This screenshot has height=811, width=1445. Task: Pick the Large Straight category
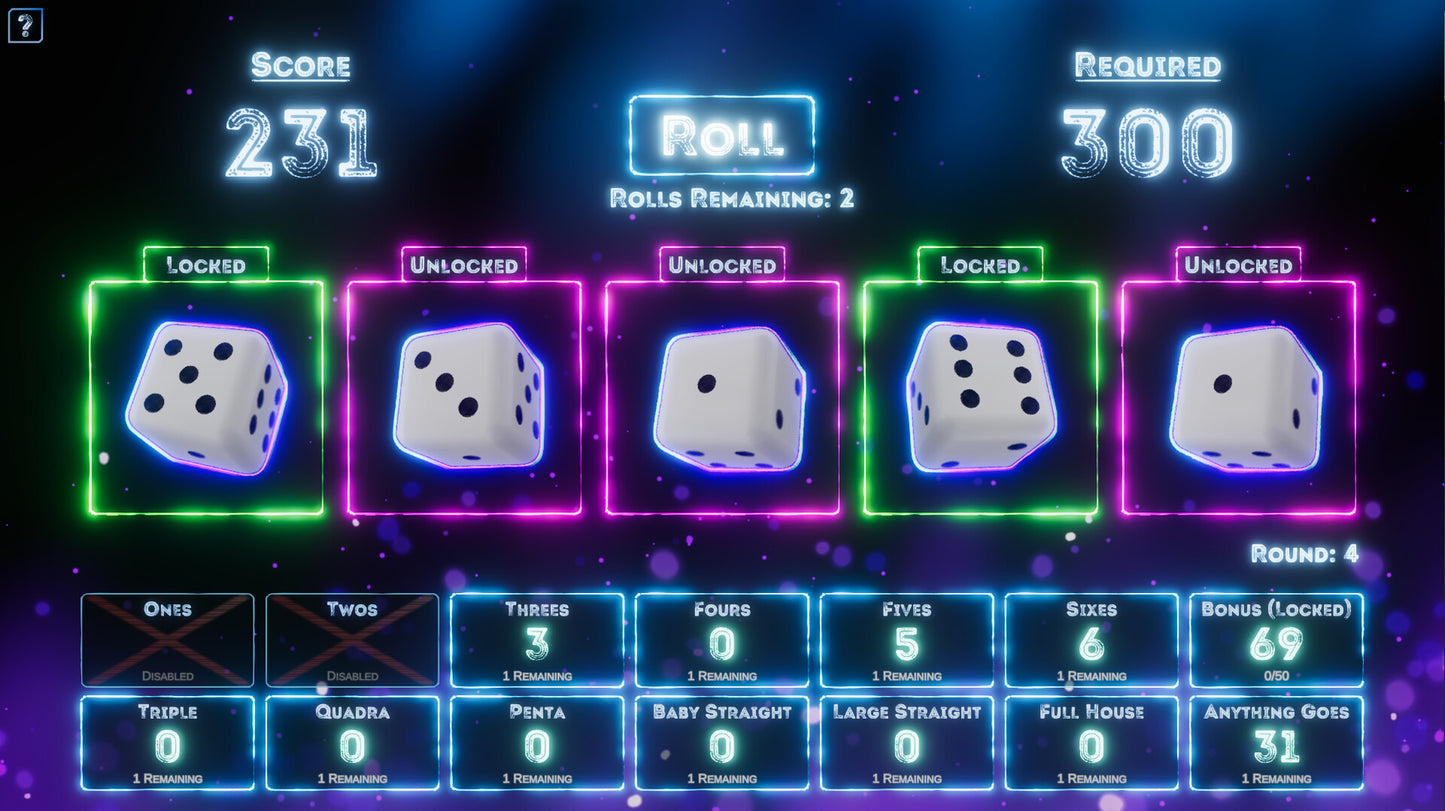click(x=906, y=743)
